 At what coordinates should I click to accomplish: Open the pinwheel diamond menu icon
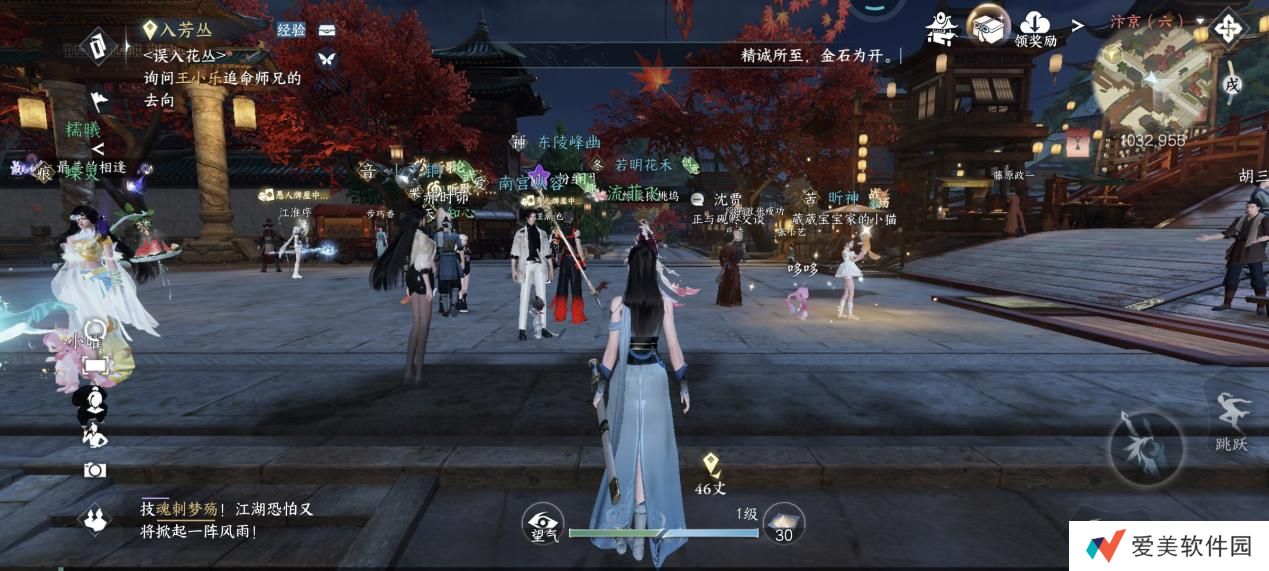click(x=1226, y=27)
